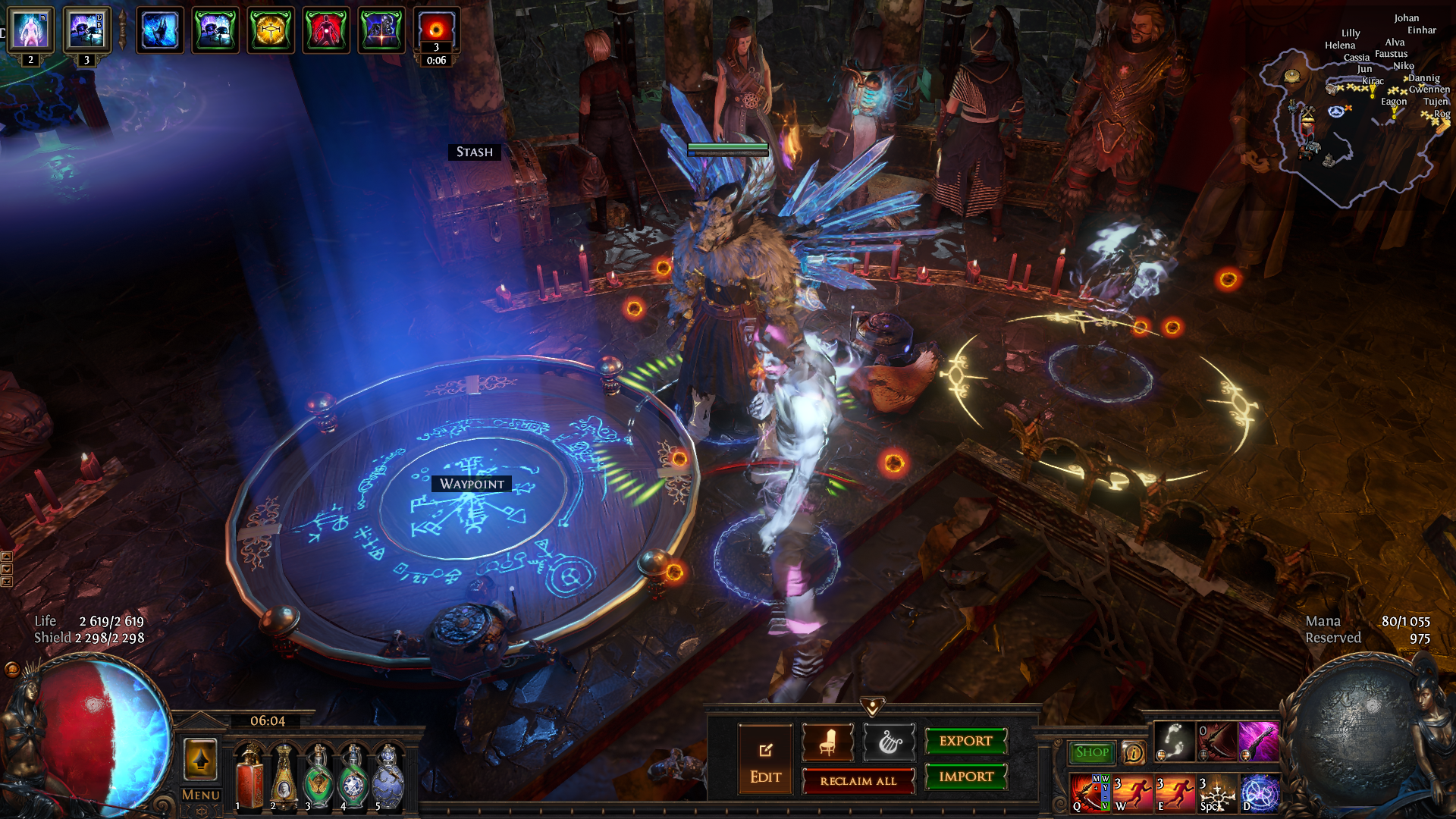Click the yellow level-up arrow button
Image resolution: width=1456 pixels, height=819 pixels.
pos(200,759)
